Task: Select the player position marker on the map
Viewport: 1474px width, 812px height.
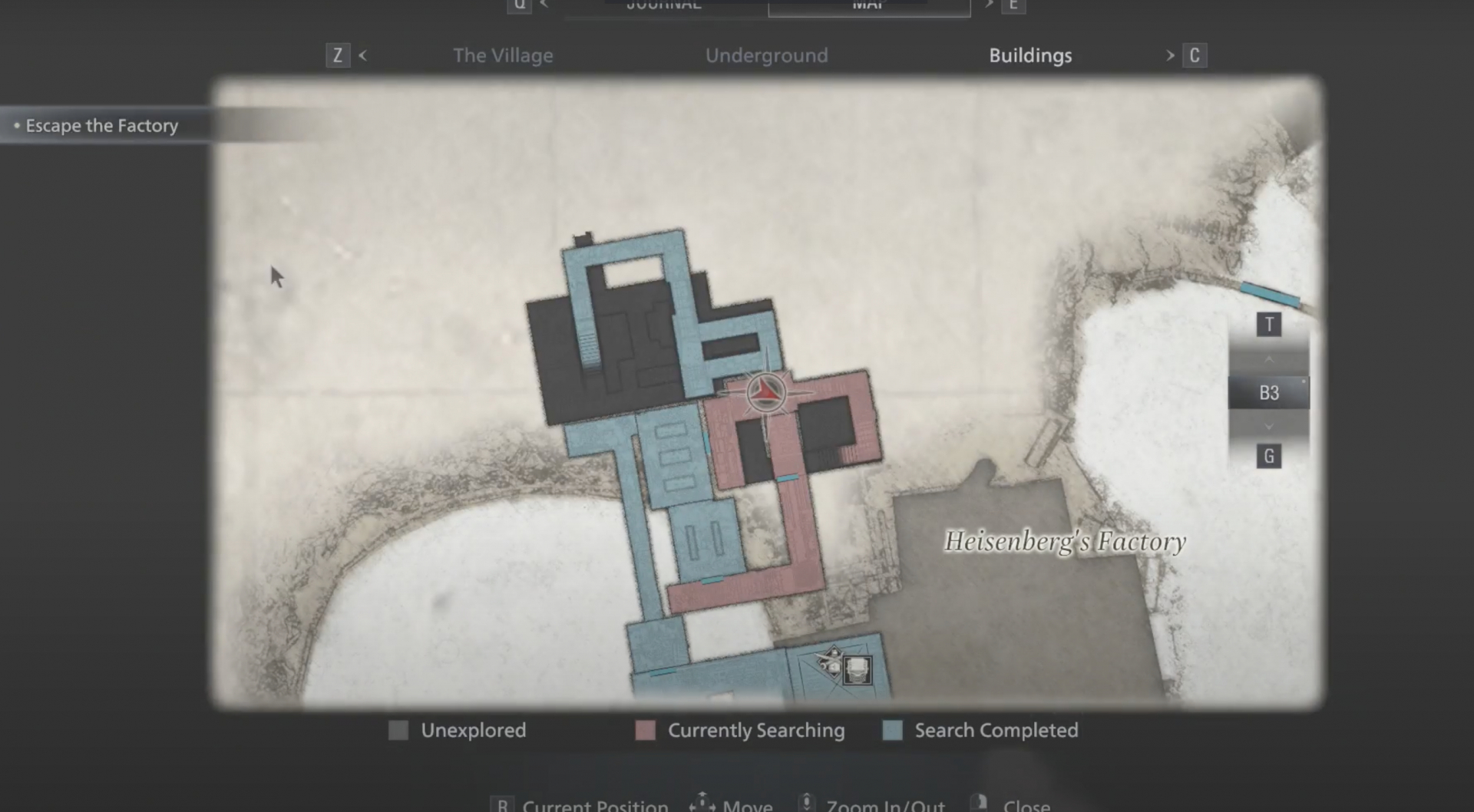Action: (x=765, y=392)
